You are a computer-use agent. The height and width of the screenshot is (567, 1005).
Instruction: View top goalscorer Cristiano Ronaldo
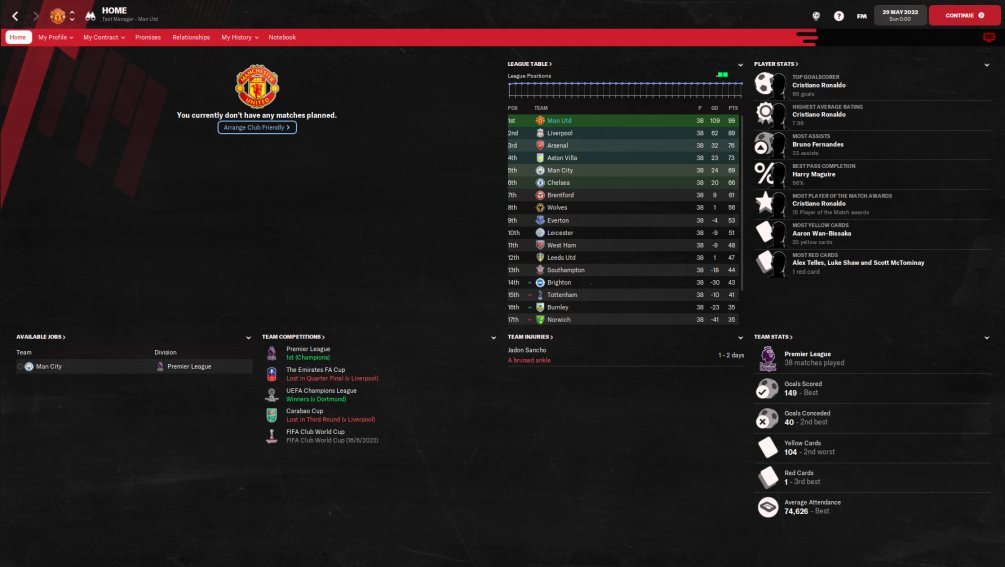811,85
